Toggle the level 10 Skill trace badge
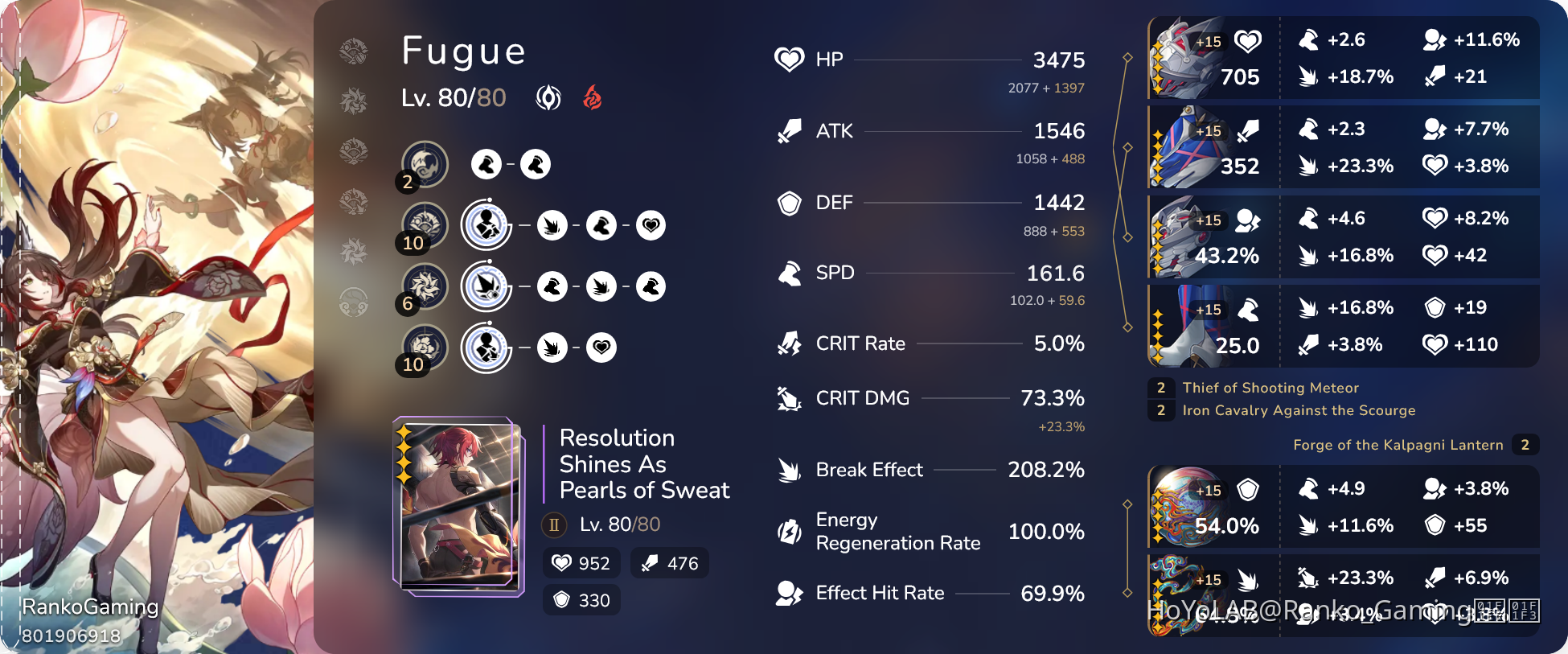The width and height of the screenshot is (1568, 654). pos(413,244)
